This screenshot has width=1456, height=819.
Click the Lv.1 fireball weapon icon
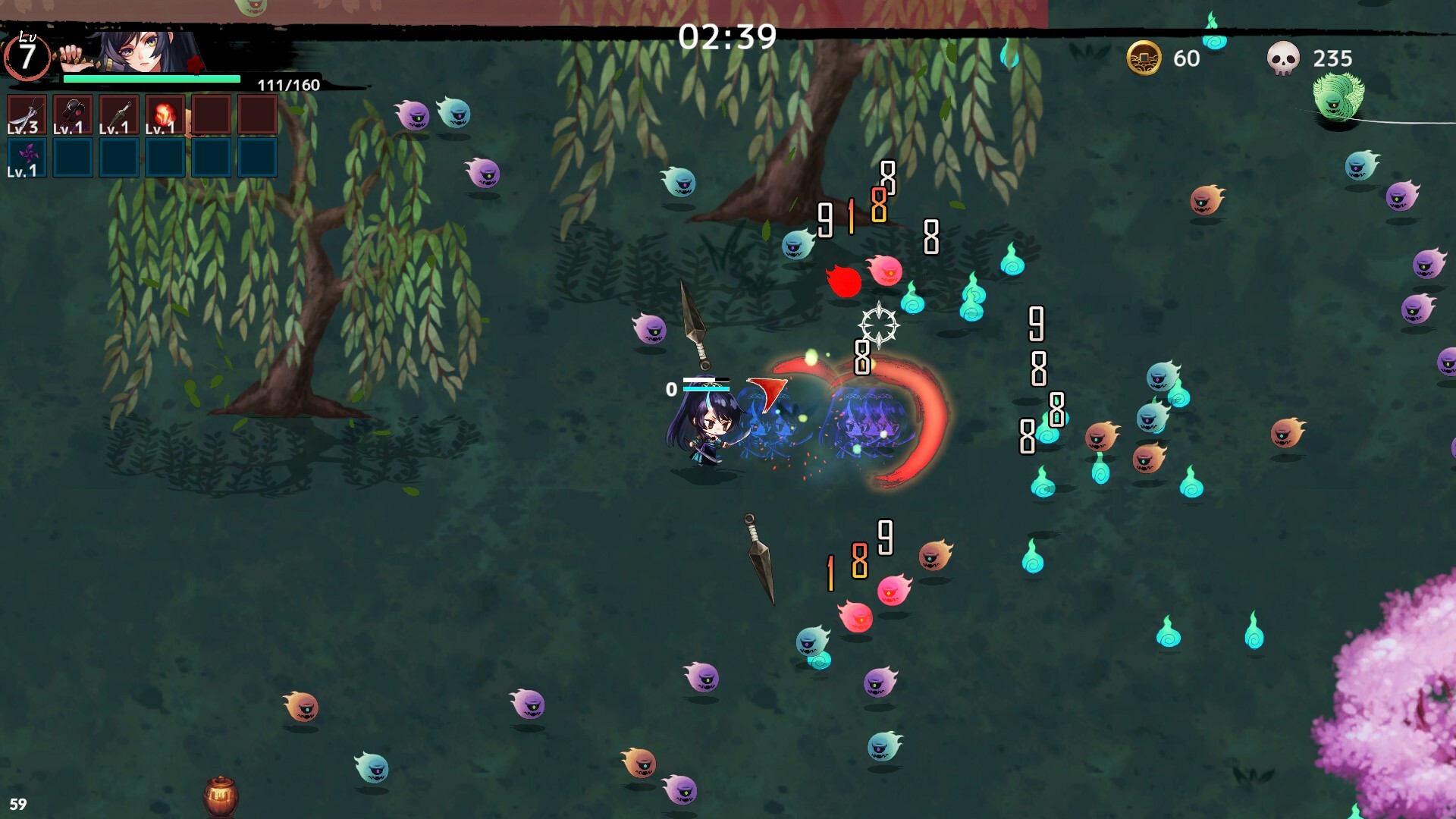click(165, 114)
